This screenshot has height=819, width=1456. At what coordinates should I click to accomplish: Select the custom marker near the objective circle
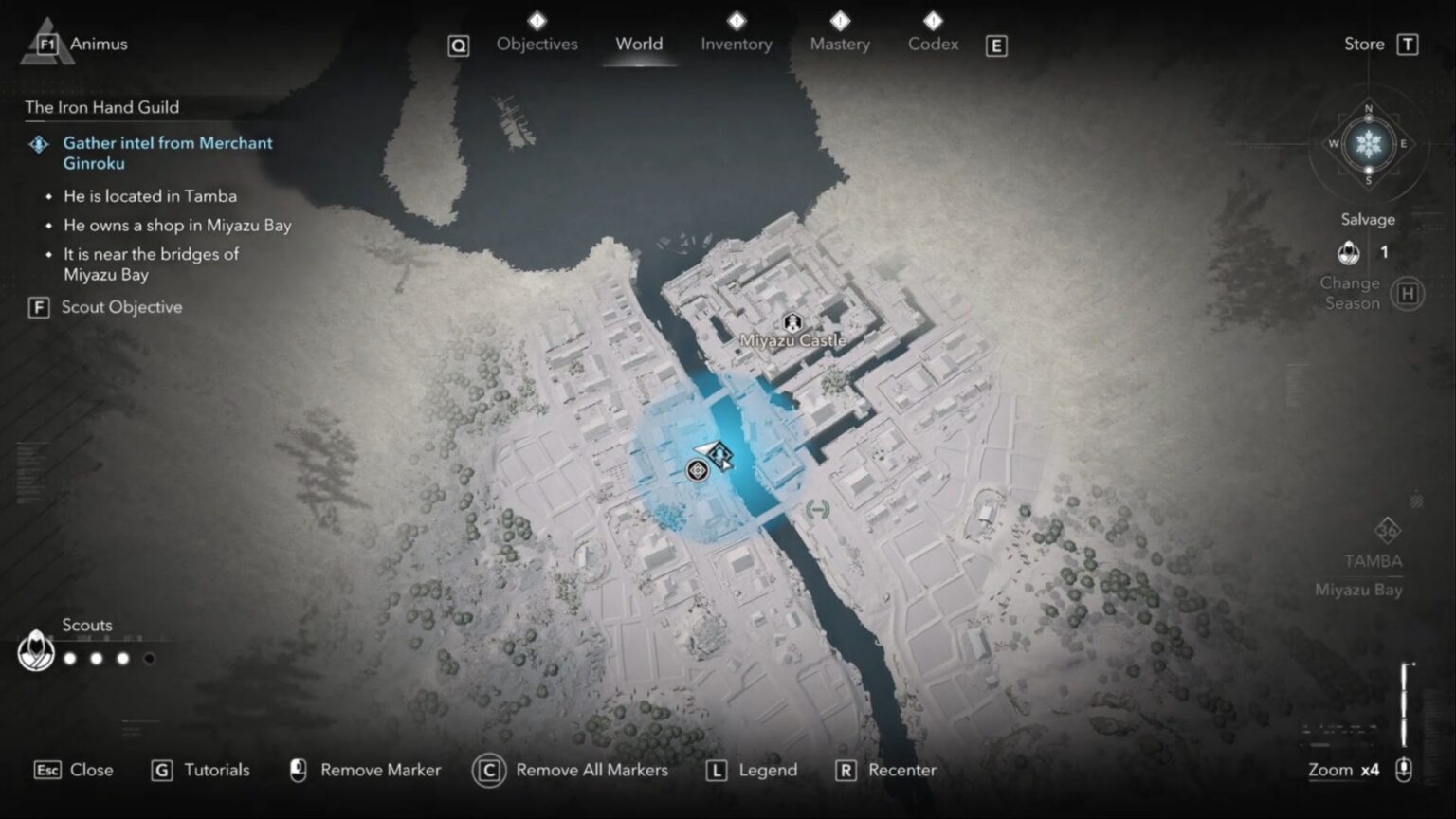719,455
